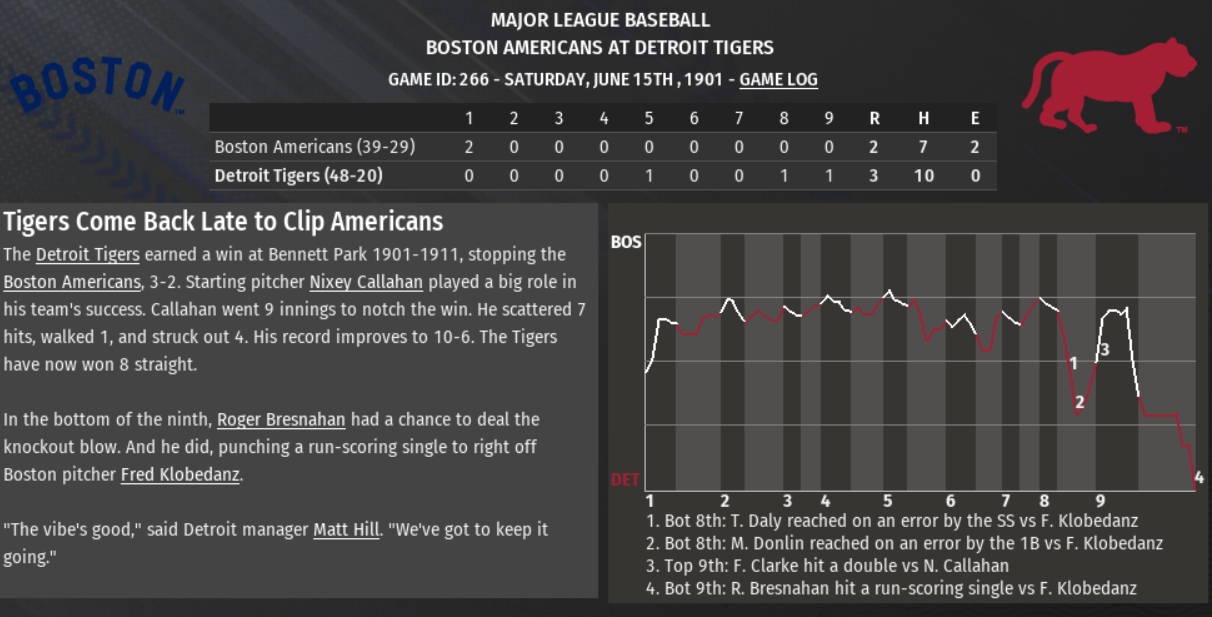1212x617 pixels.
Task: View Nixey Callahan's player page
Action: tap(366, 282)
